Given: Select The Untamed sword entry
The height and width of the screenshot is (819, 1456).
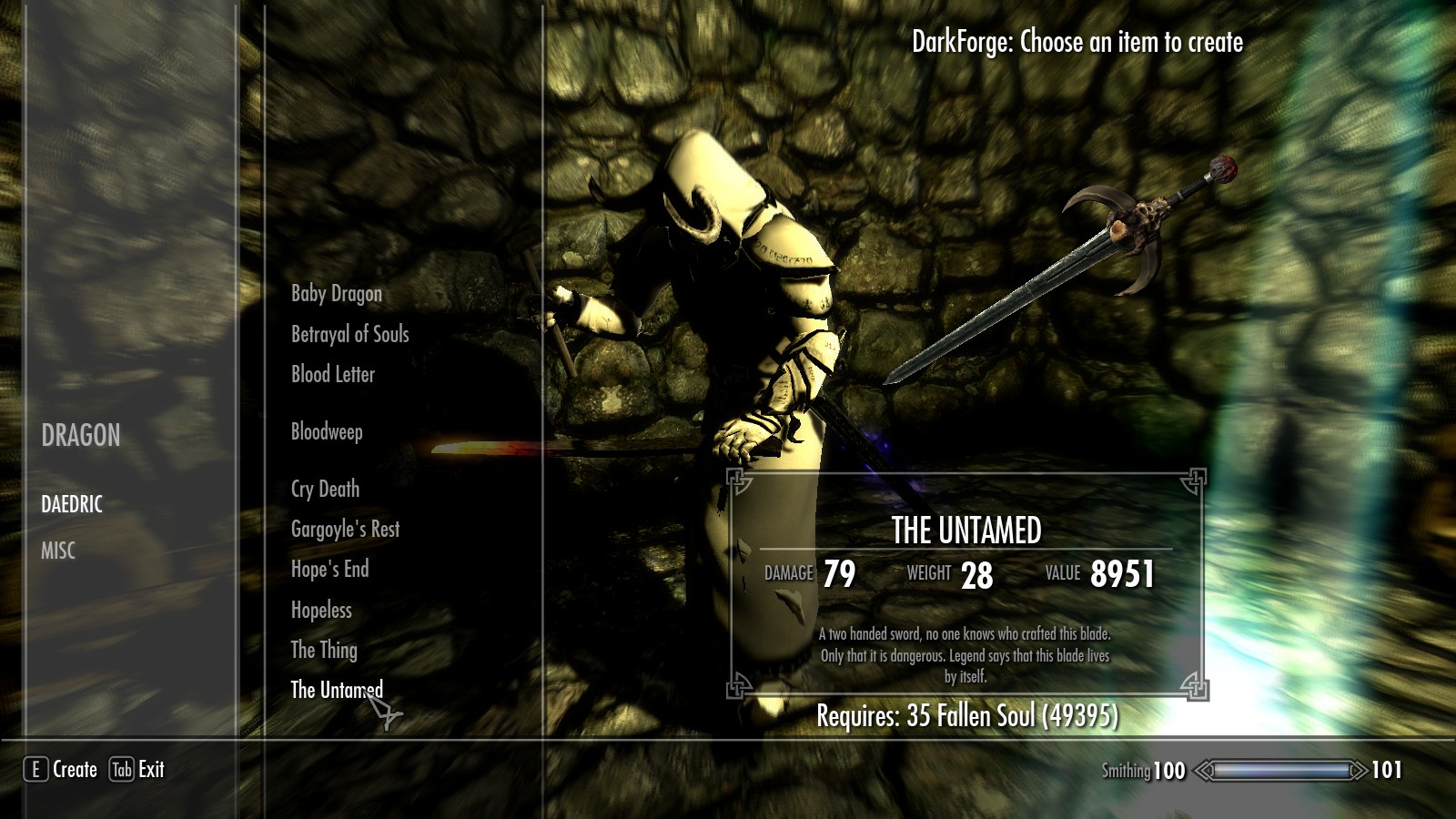Looking at the screenshot, I should [x=337, y=690].
